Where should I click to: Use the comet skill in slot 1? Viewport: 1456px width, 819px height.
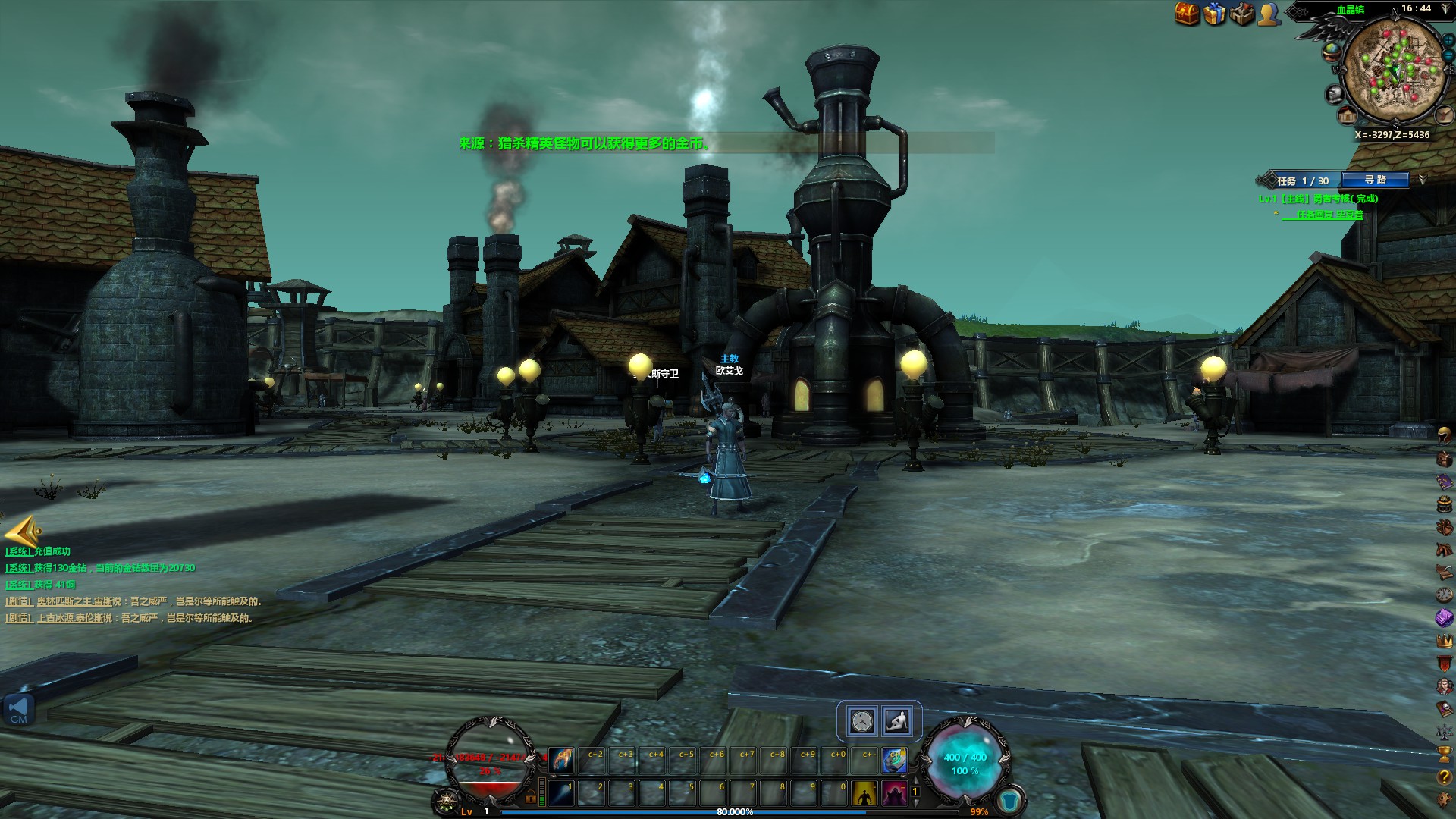point(561,793)
